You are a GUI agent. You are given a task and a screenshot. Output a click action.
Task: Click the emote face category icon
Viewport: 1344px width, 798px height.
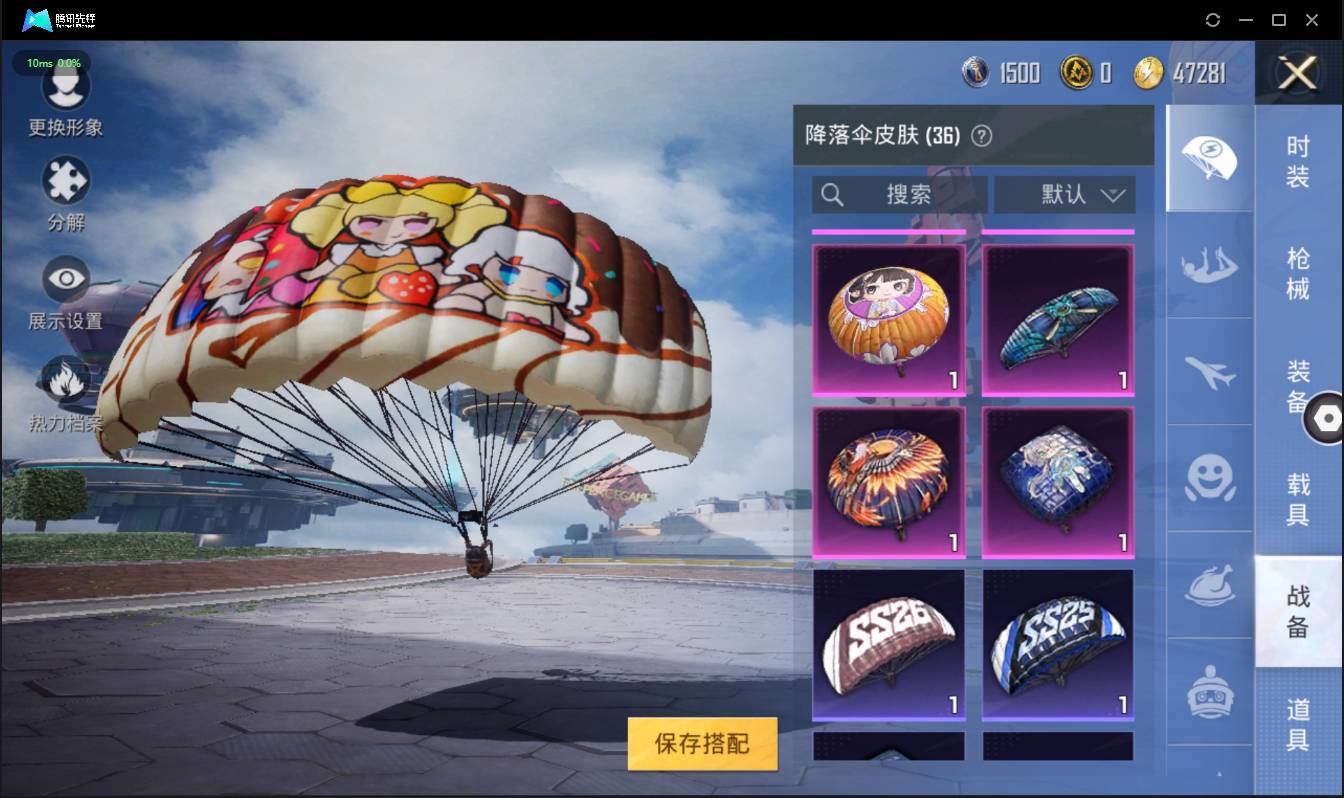(x=1209, y=478)
